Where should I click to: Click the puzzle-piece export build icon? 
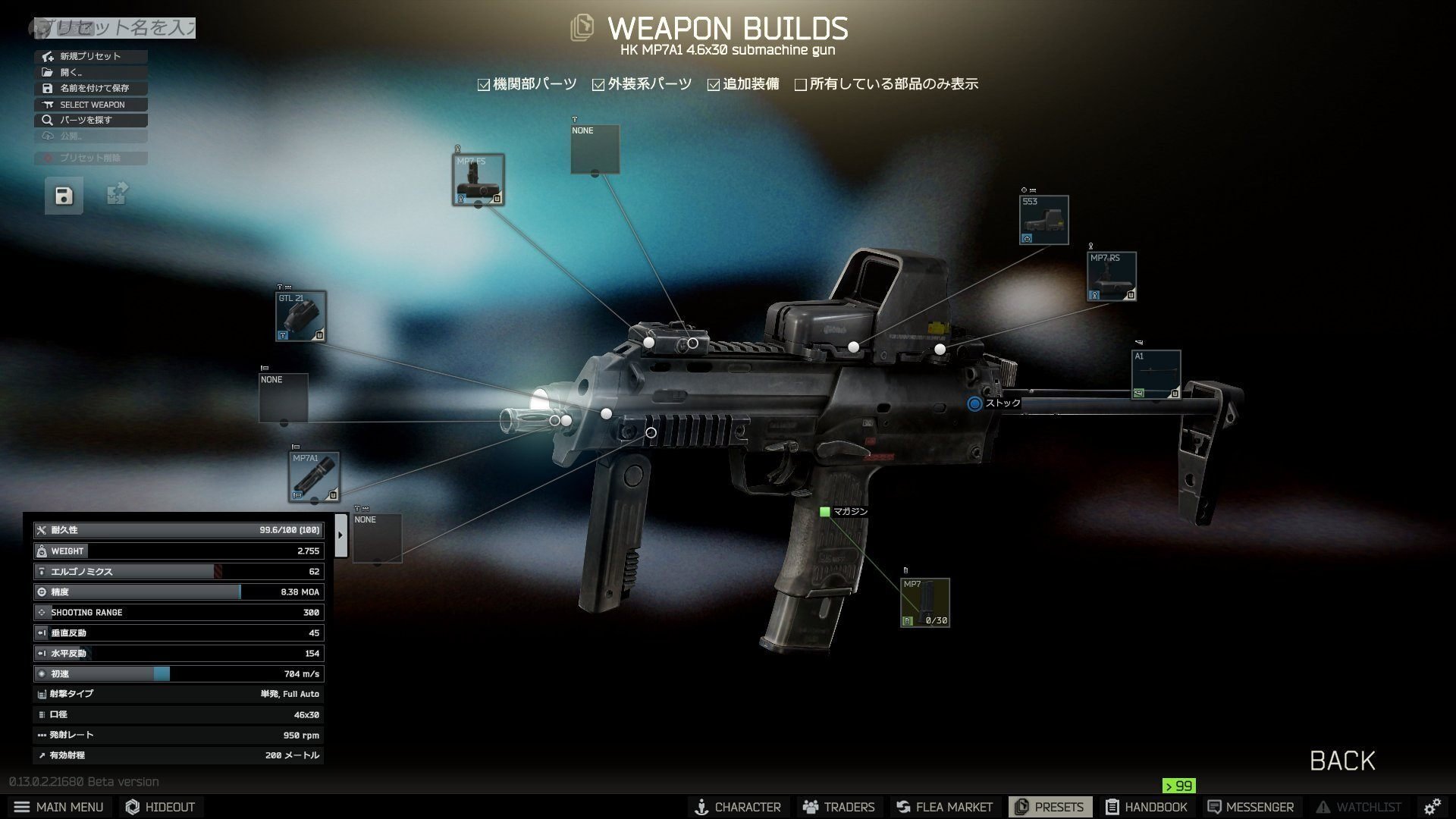[x=115, y=195]
